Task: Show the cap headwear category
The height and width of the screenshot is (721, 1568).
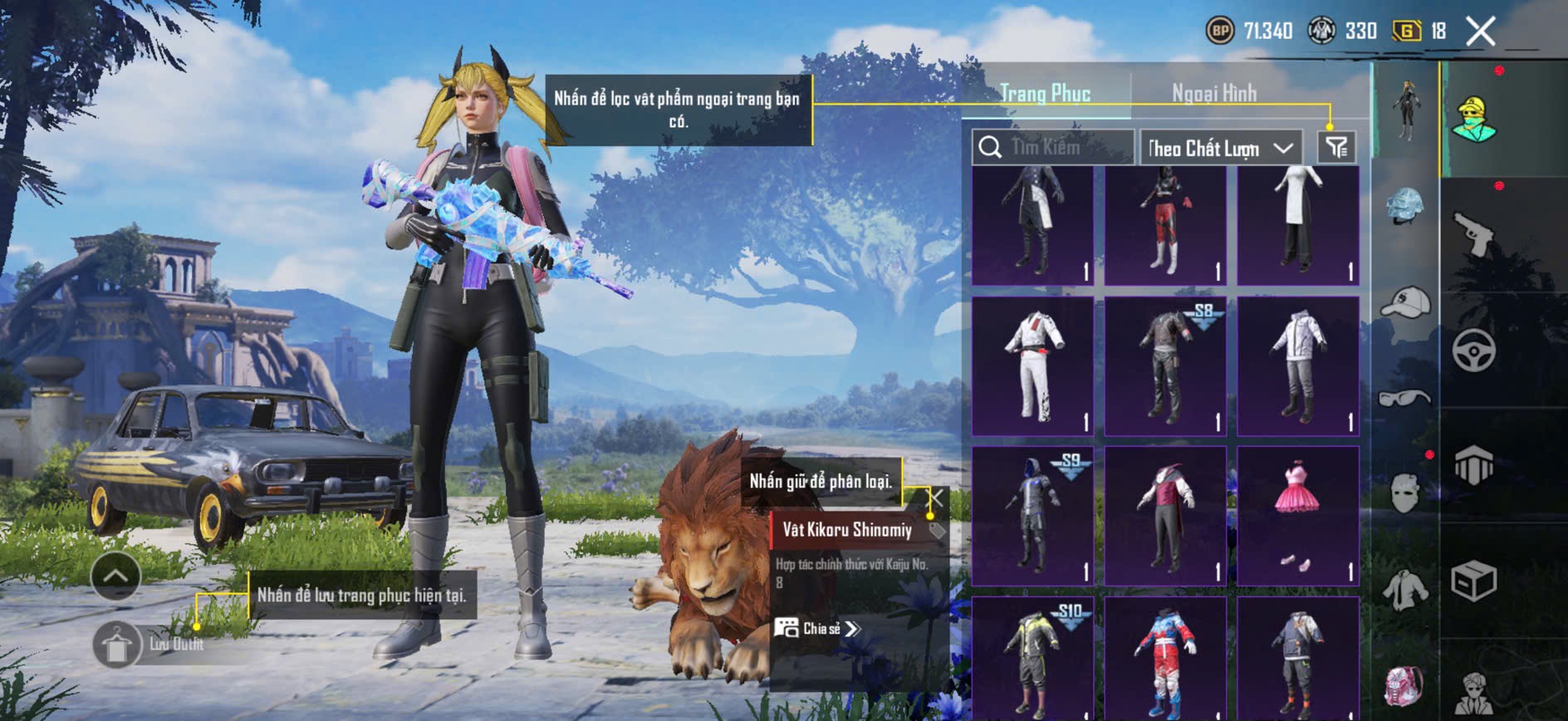Action: (1404, 302)
